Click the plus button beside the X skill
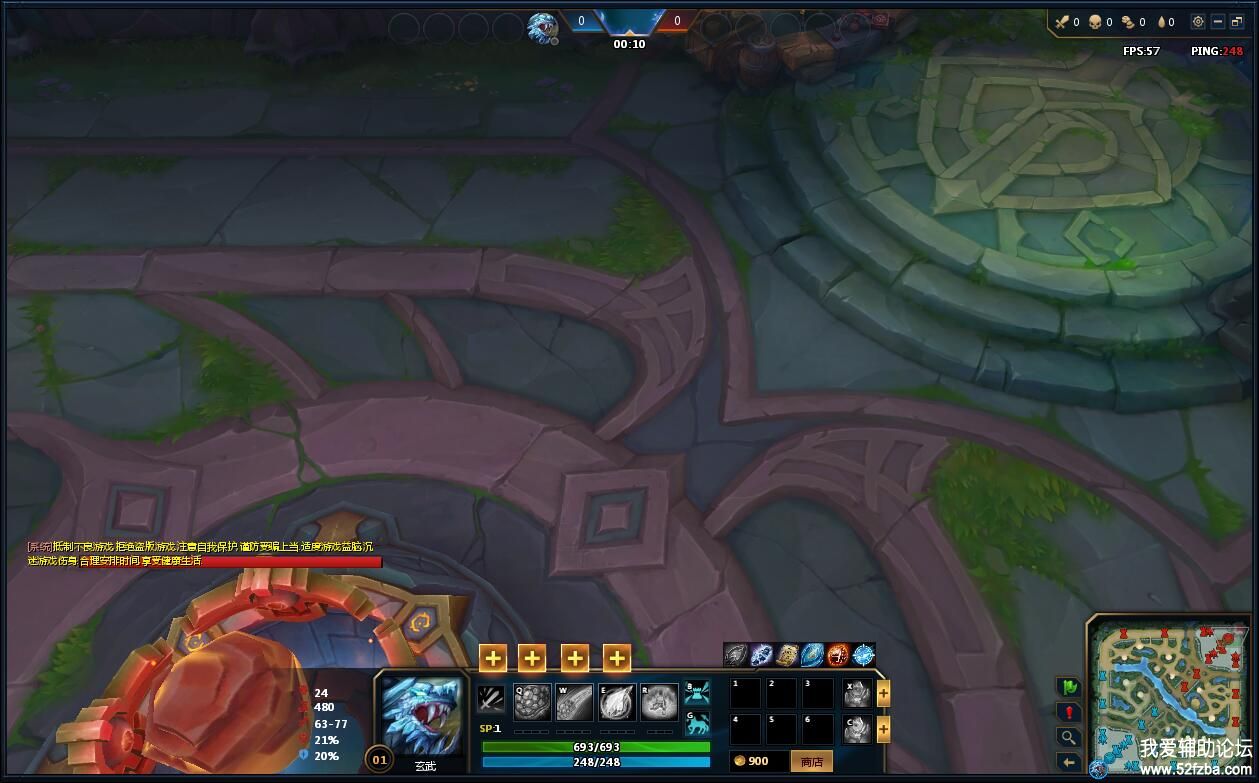 tap(883, 694)
